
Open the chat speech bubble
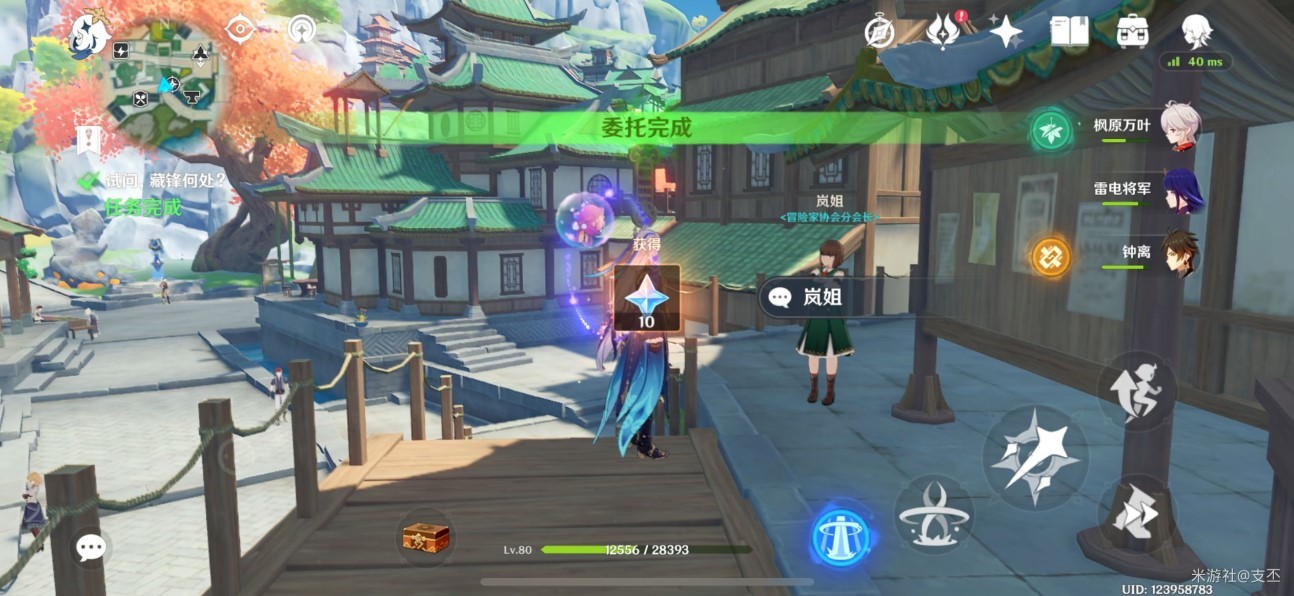92,546
